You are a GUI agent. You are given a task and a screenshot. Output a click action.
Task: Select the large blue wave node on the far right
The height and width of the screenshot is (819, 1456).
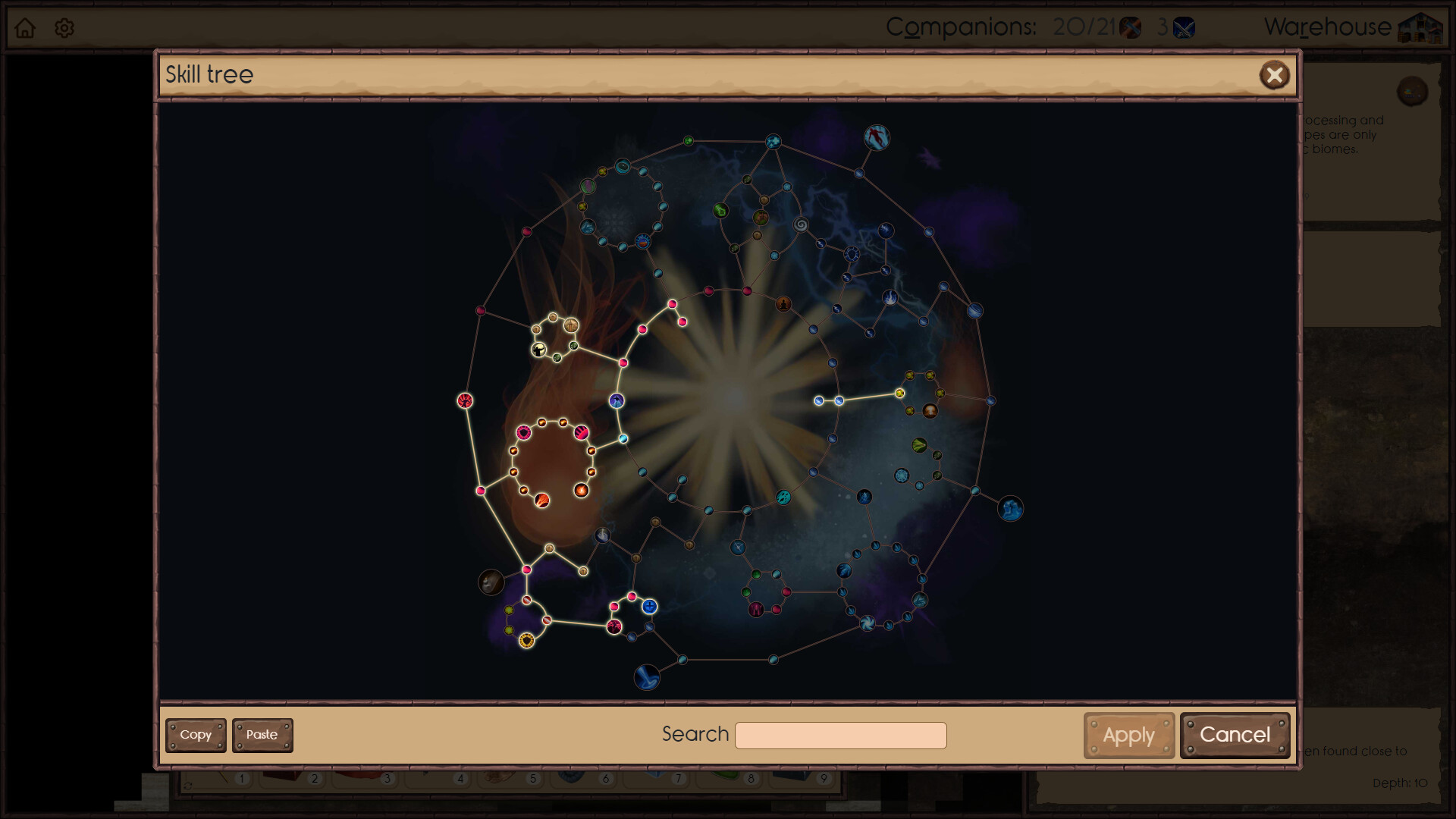[x=1012, y=510]
